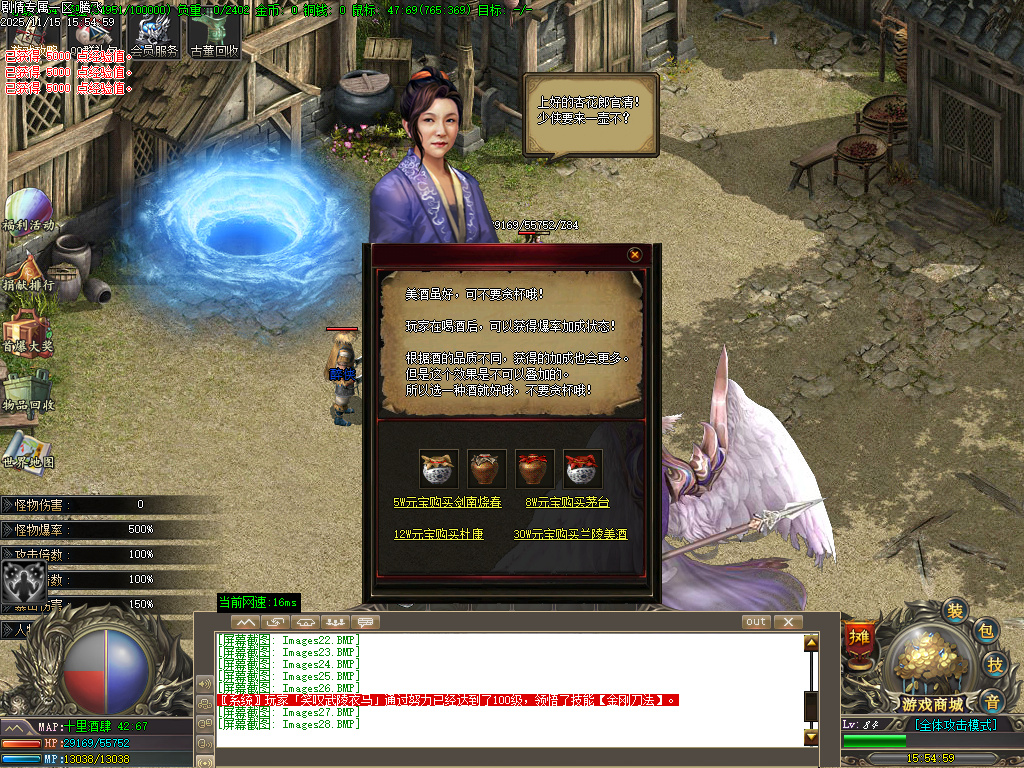Close the chat log with X button
The width and height of the screenshot is (1024, 768).
[788, 622]
